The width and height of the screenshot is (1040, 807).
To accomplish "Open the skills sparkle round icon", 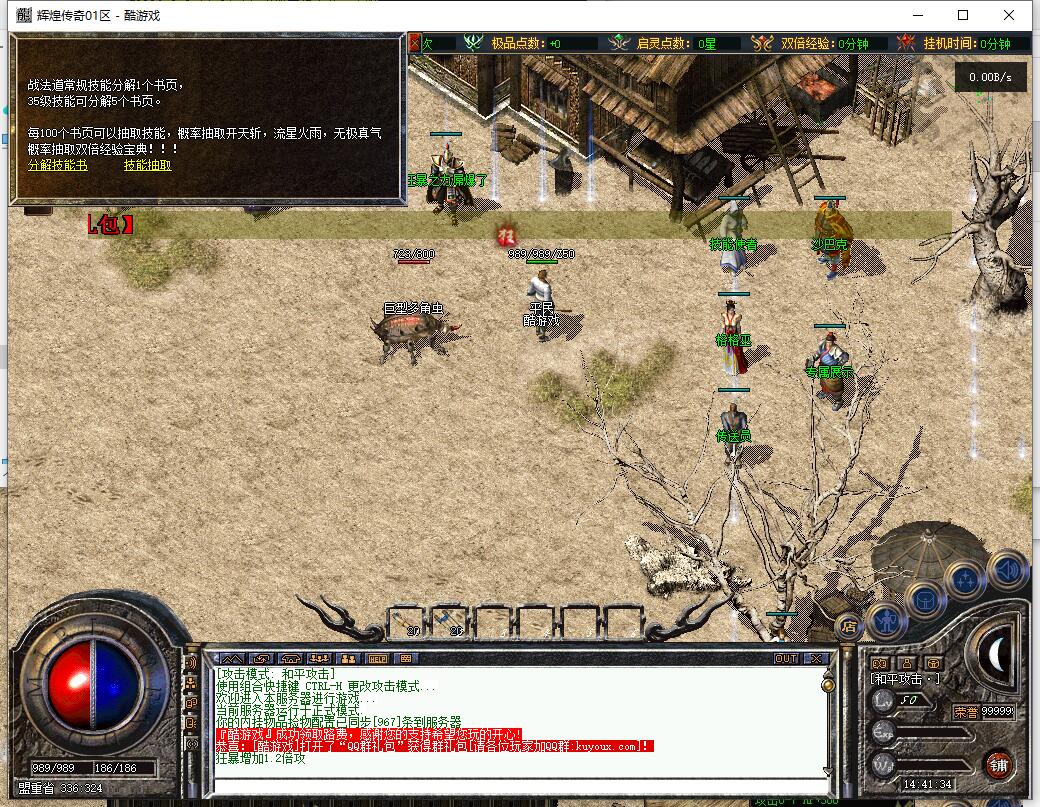I will tap(966, 579).
